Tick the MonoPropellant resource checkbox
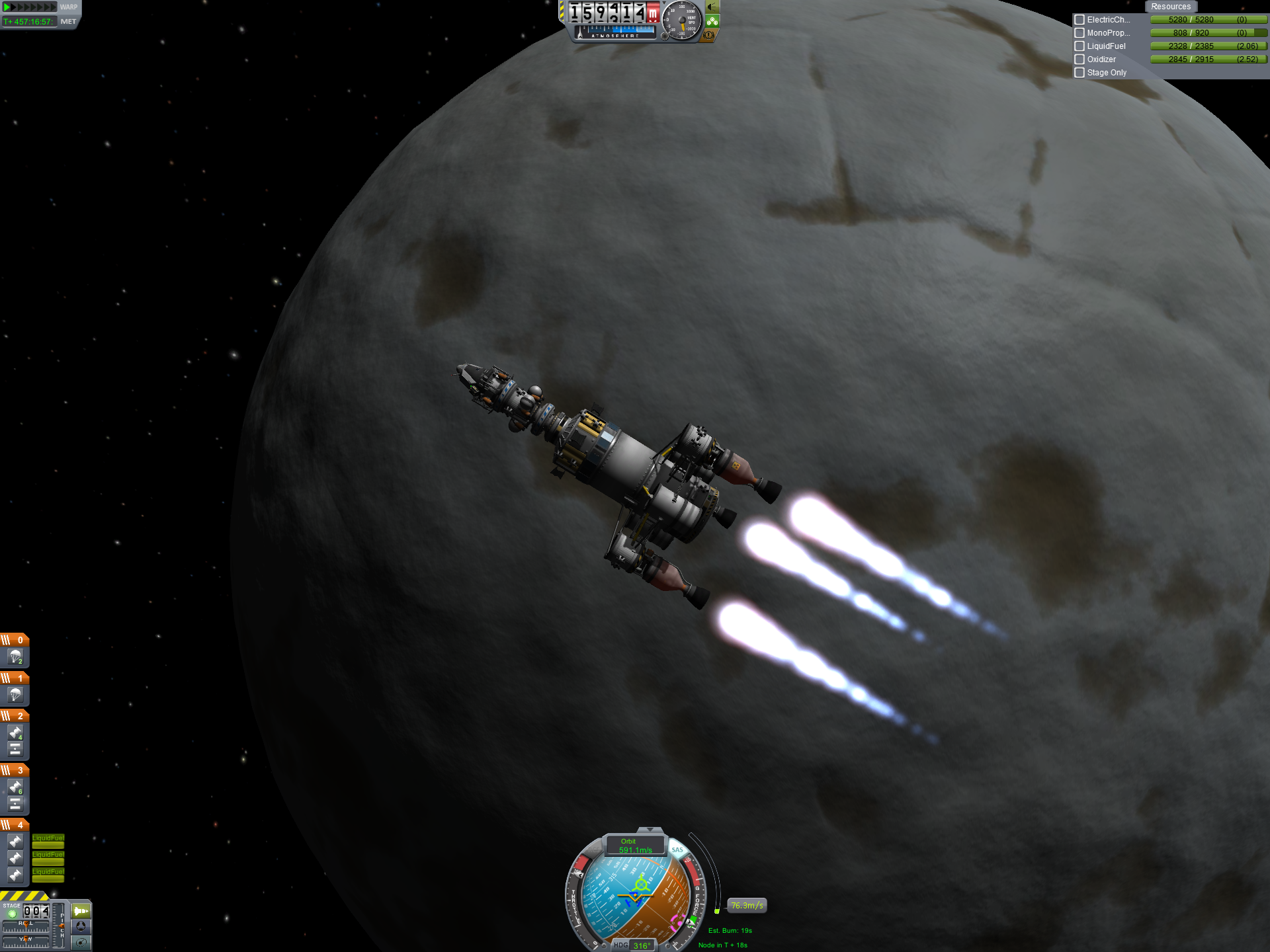The image size is (1270, 952). 1079,33
